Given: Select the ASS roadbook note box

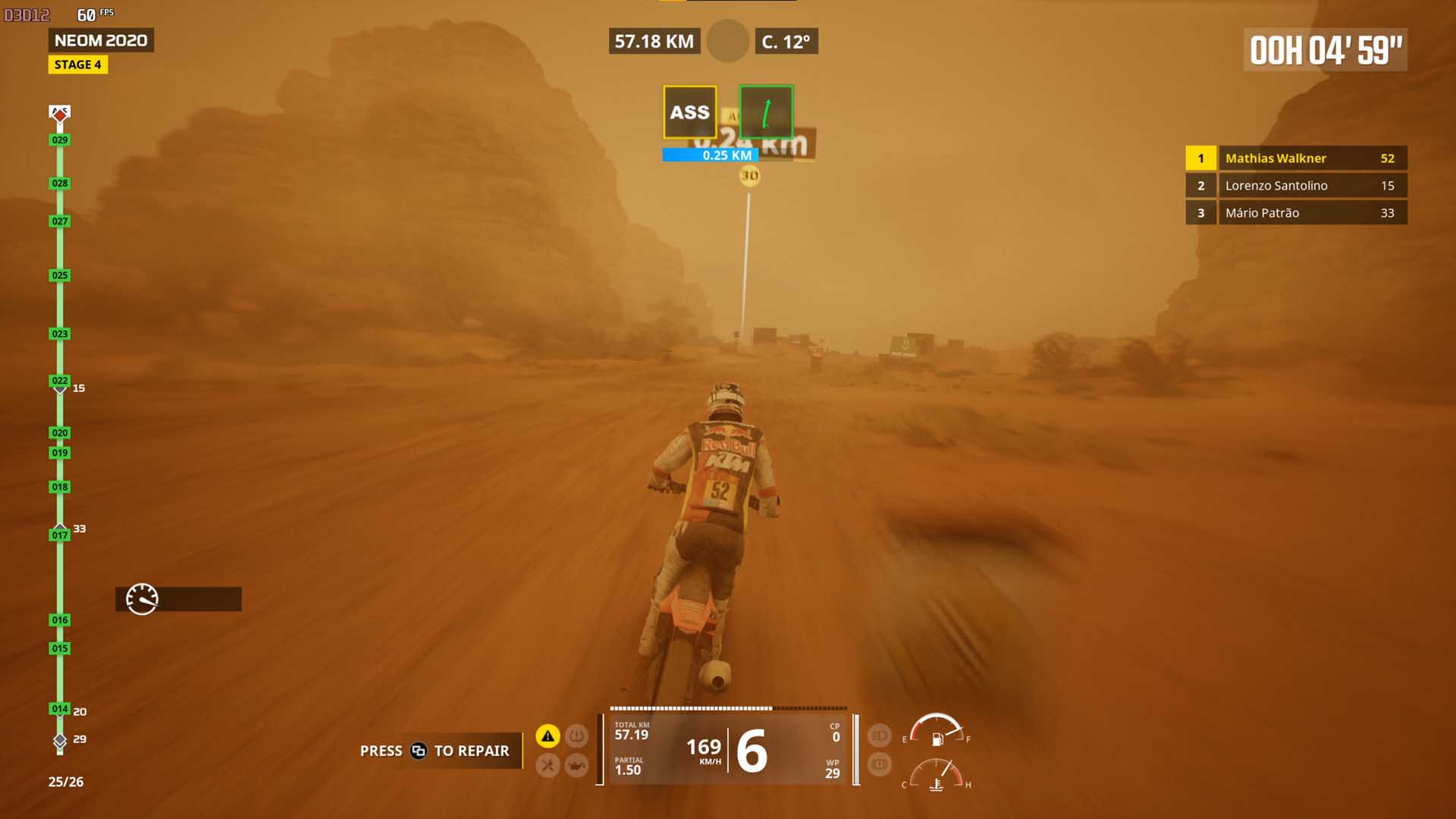Looking at the screenshot, I should (689, 112).
